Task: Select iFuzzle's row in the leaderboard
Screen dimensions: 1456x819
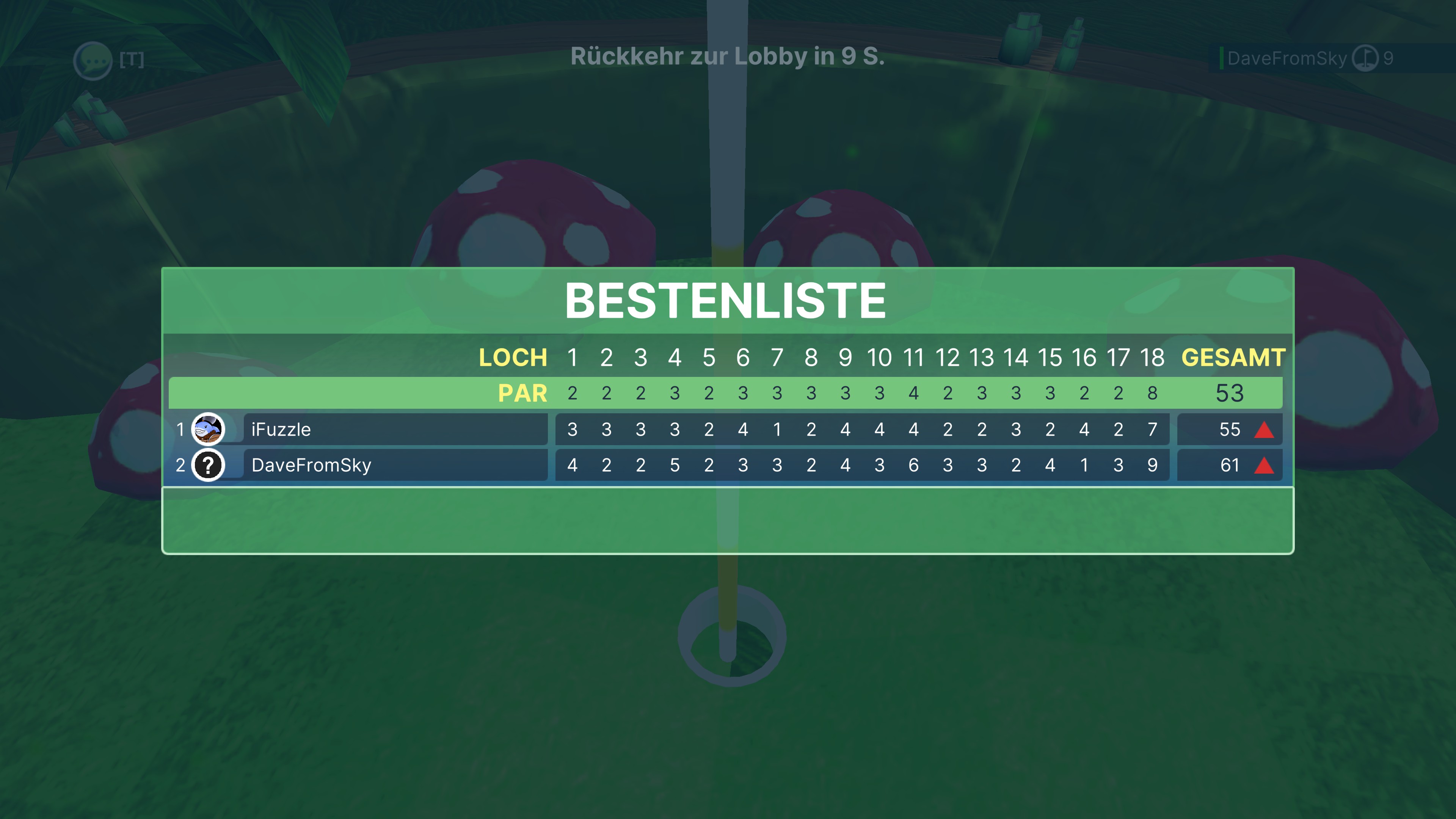Action: (x=395, y=430)
